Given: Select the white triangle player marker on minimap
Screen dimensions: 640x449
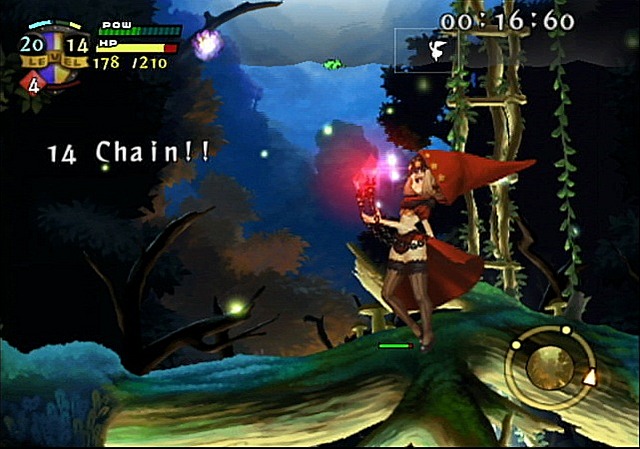Looking at the screenshot, I should 590,378.
